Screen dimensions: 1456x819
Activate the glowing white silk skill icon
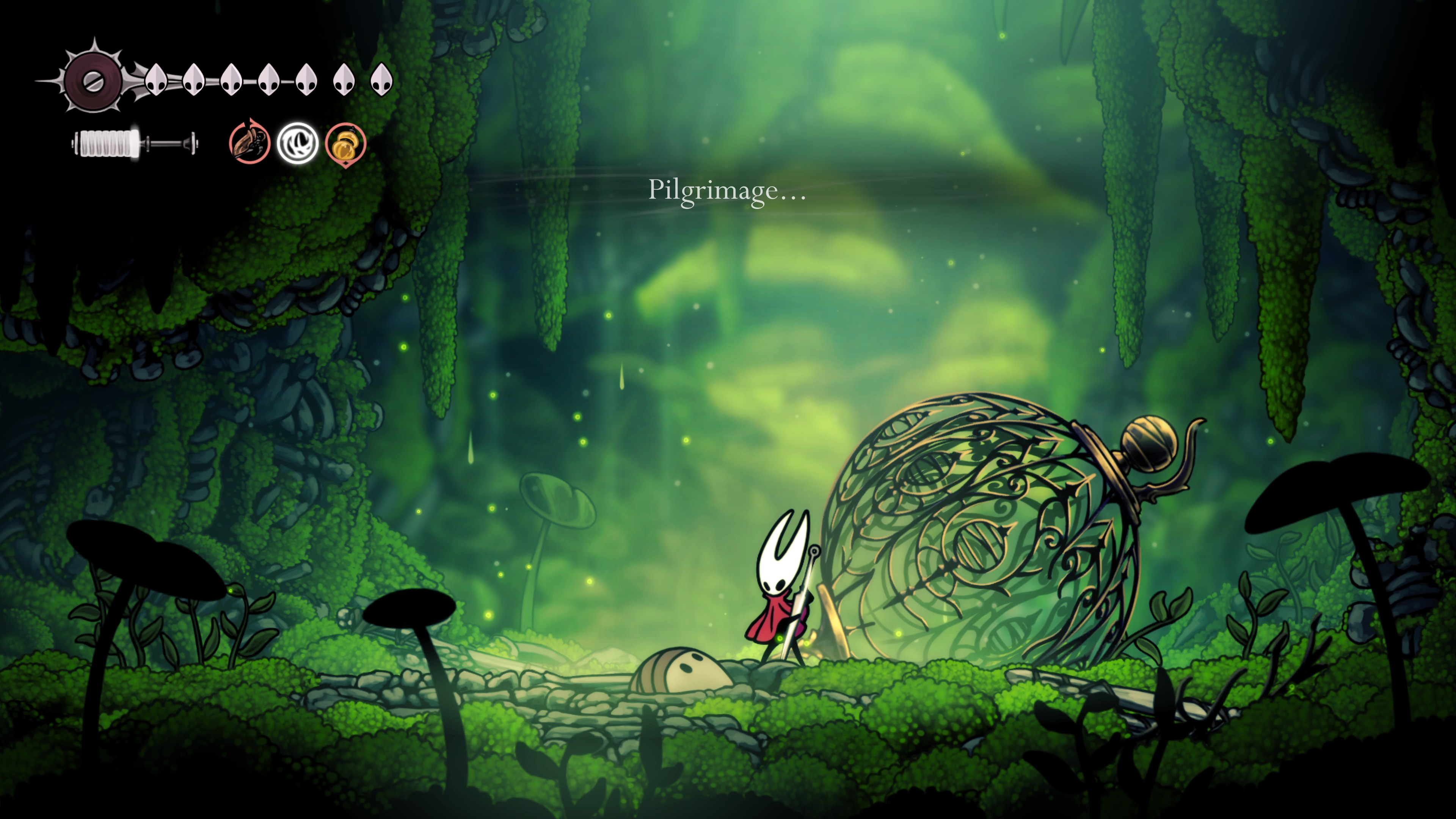(x=297, y=144)
